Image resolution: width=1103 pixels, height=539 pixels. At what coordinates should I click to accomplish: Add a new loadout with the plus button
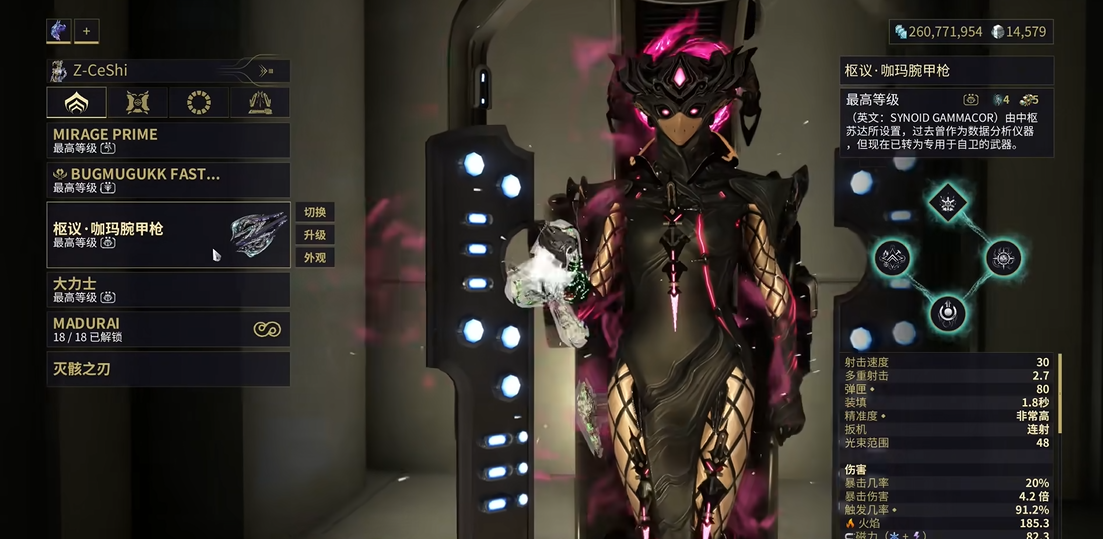pos(86,31)
